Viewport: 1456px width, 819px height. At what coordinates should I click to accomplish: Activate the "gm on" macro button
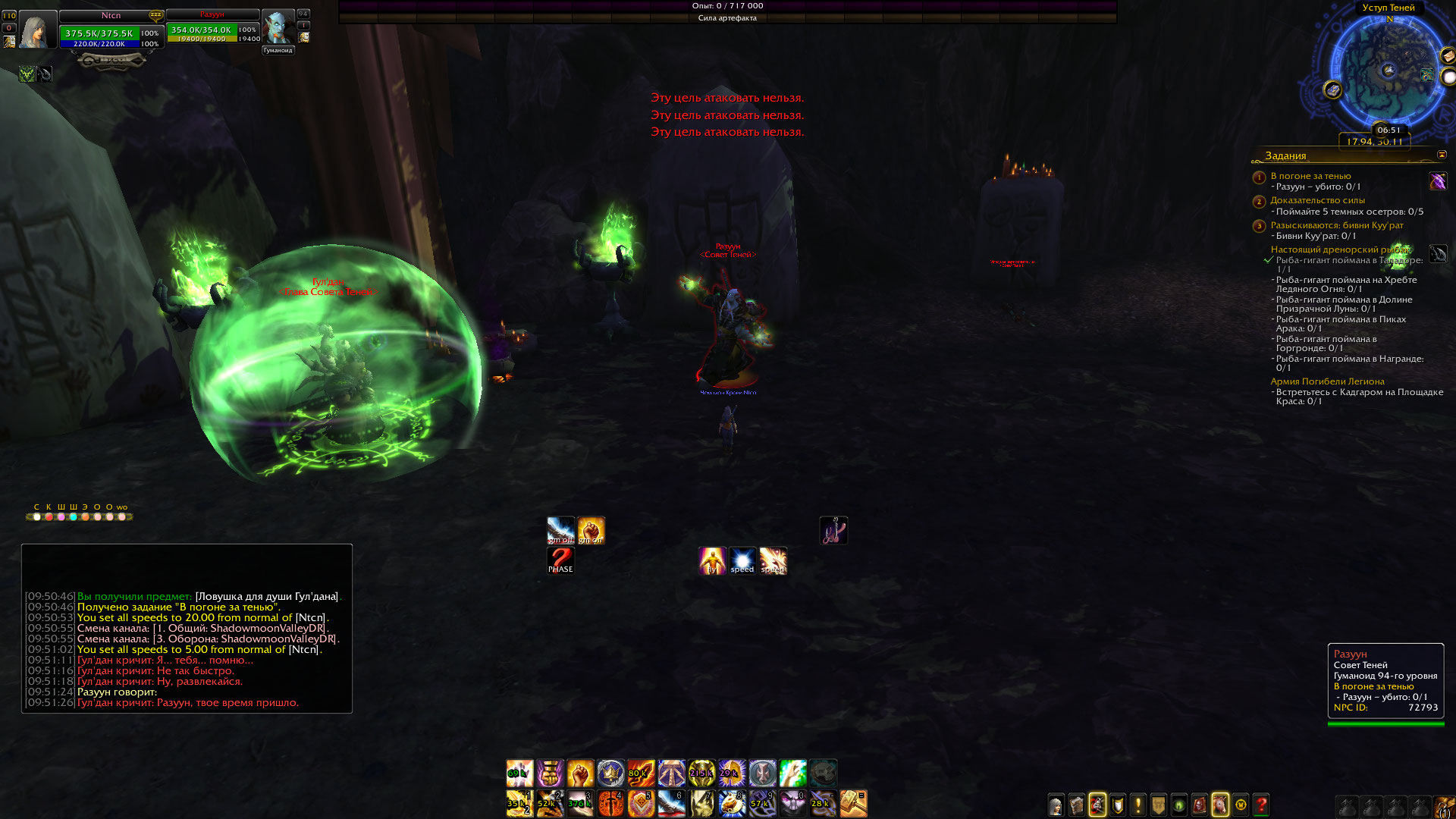(x=591, y=530)
